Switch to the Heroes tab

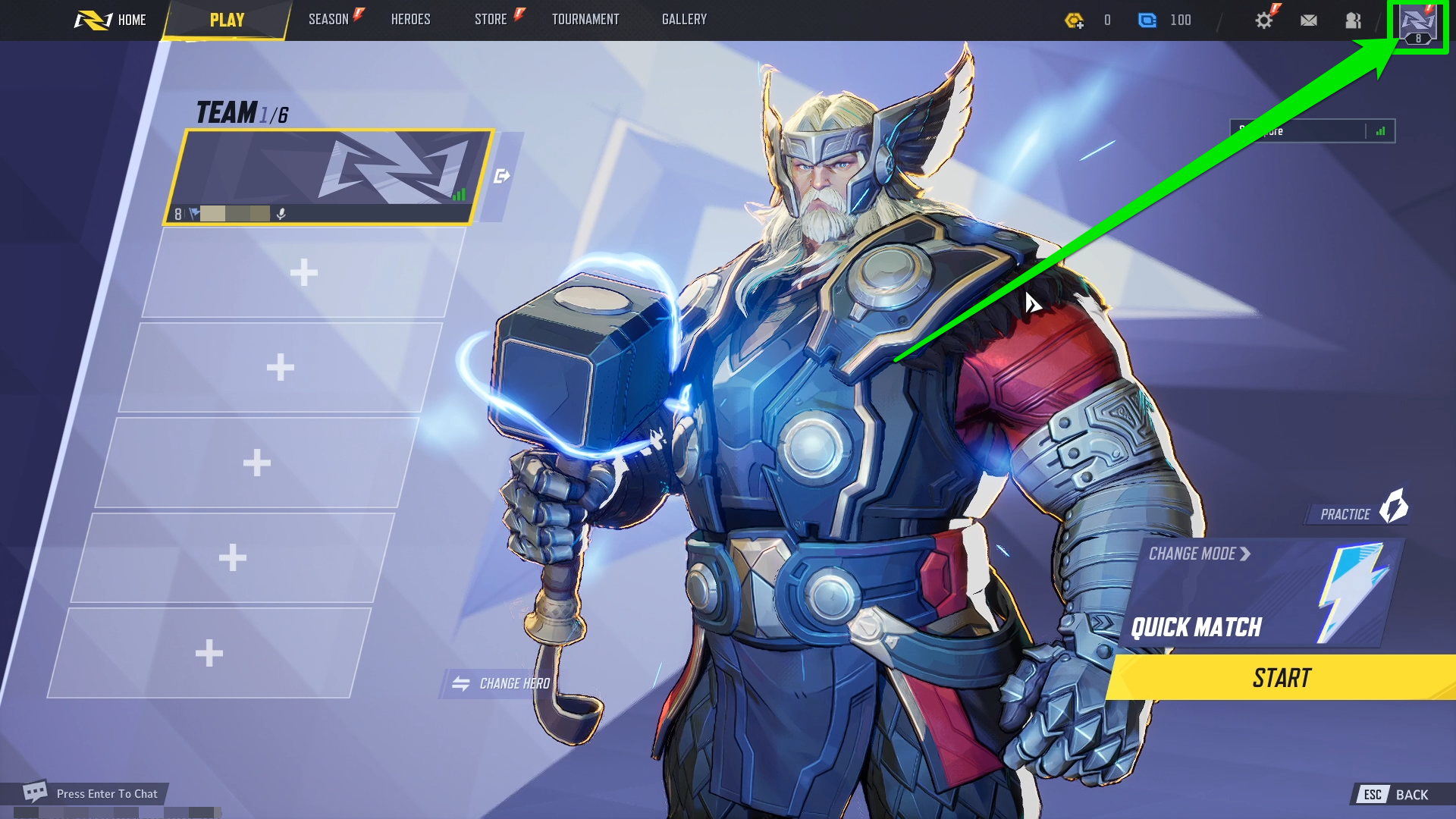(410, 20)
